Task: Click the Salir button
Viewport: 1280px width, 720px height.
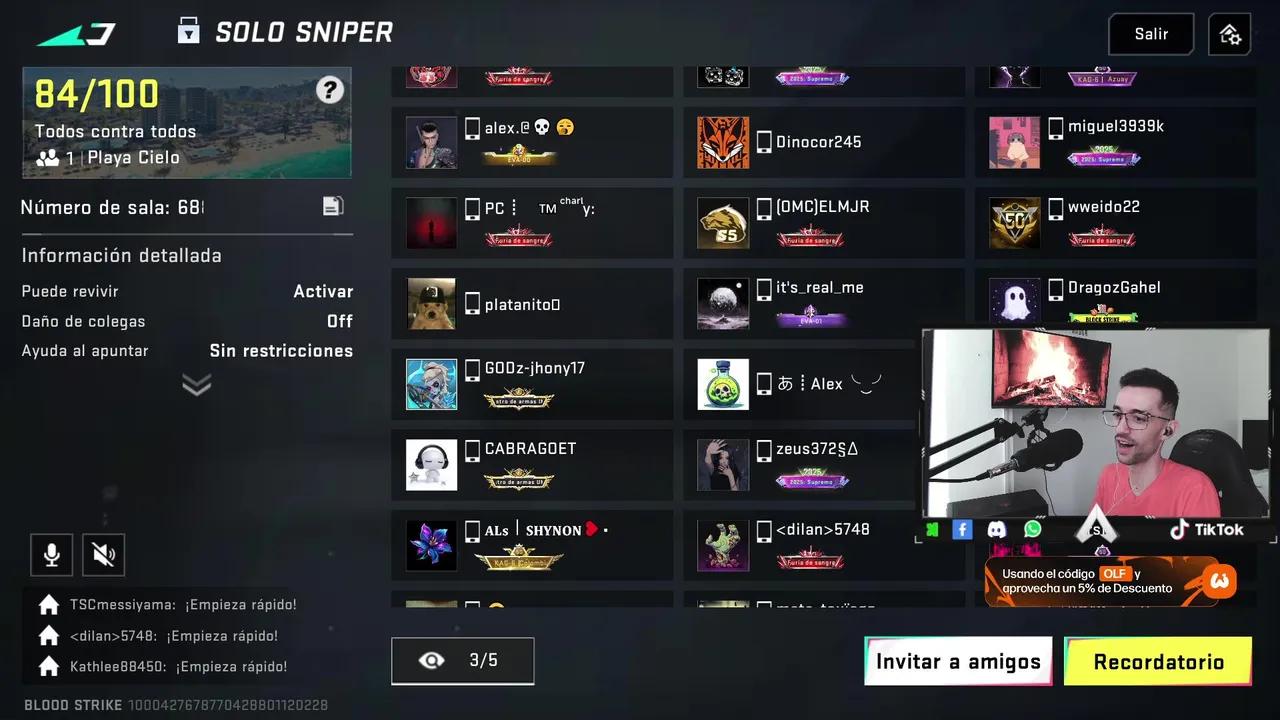Action: tap(1150, 33)
